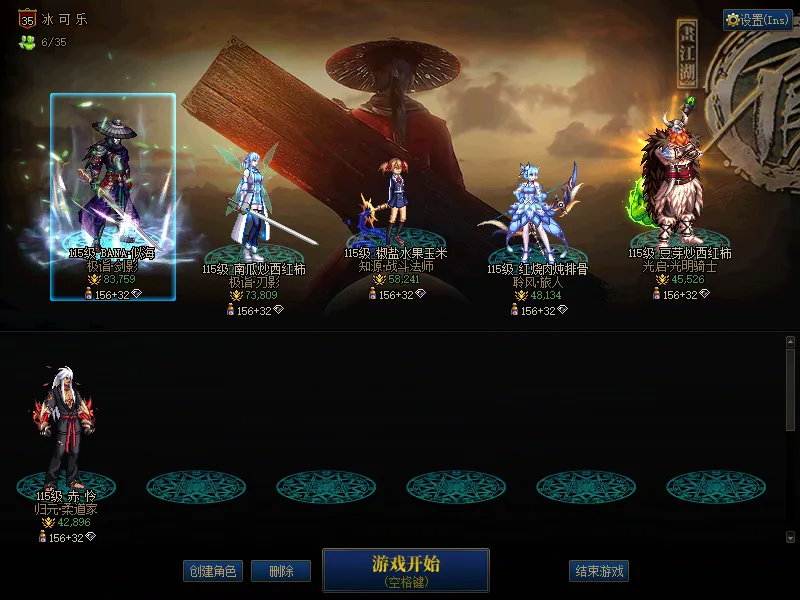Choose the white-haired character 赤·怜

click(66, 430)
